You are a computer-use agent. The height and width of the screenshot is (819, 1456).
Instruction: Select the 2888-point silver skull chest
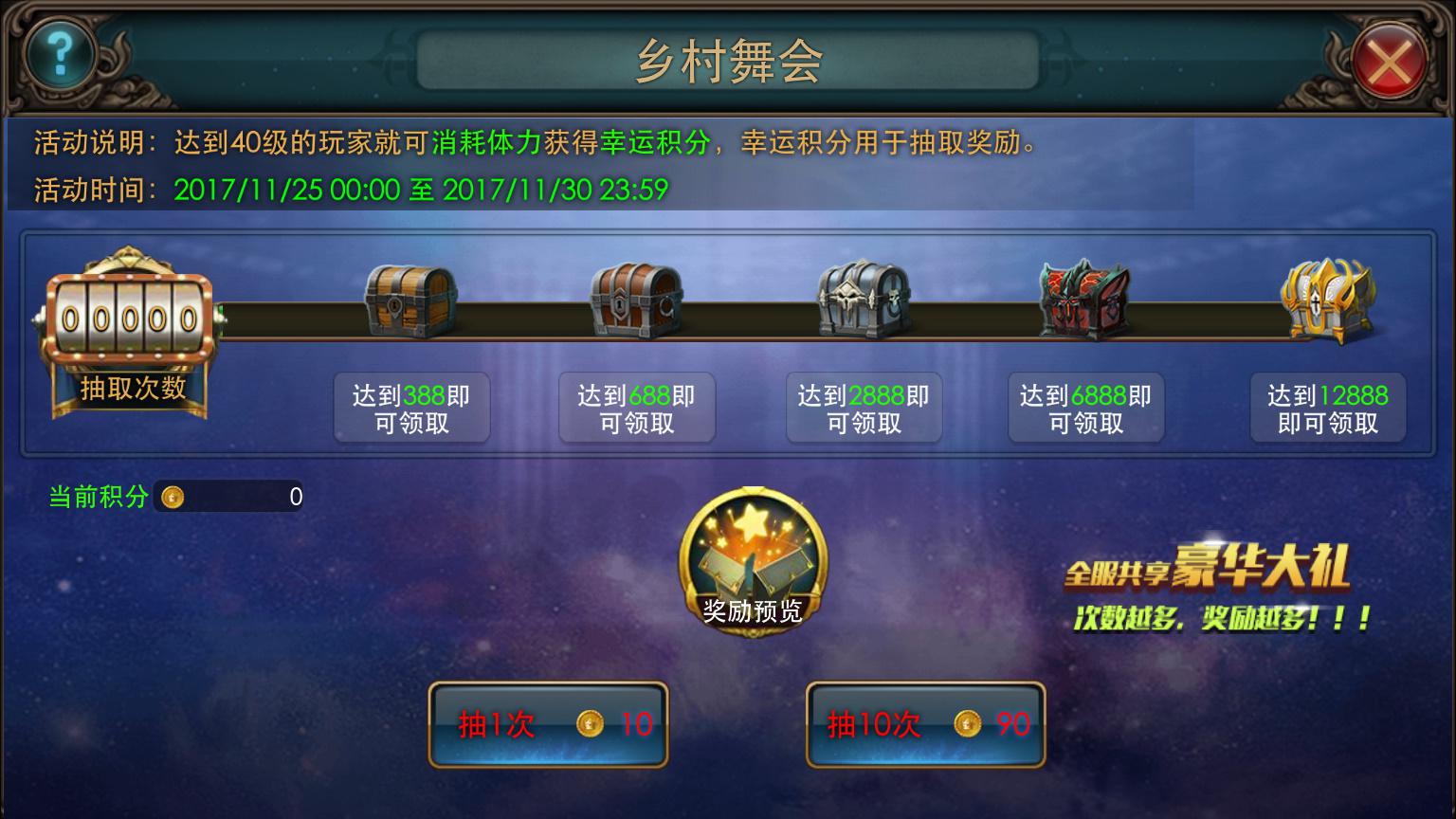click(x=864, y=300)
